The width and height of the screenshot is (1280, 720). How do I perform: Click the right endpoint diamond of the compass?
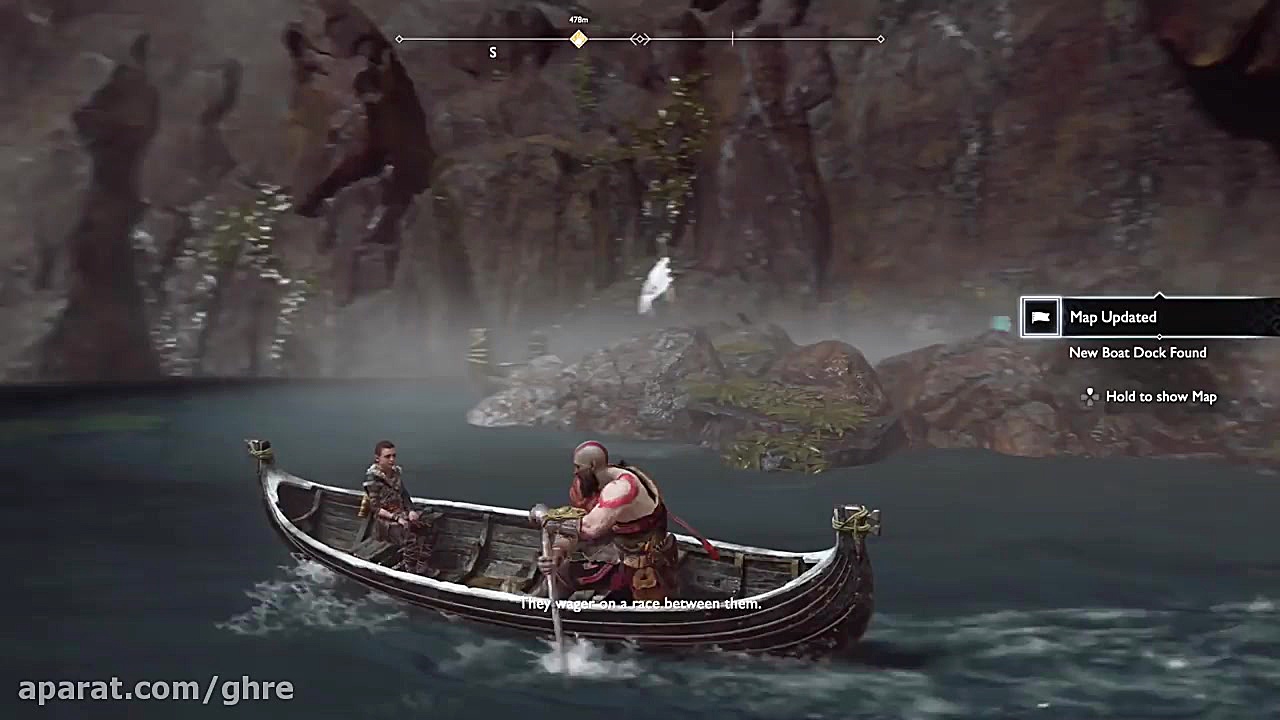click(x=880, y=39)
